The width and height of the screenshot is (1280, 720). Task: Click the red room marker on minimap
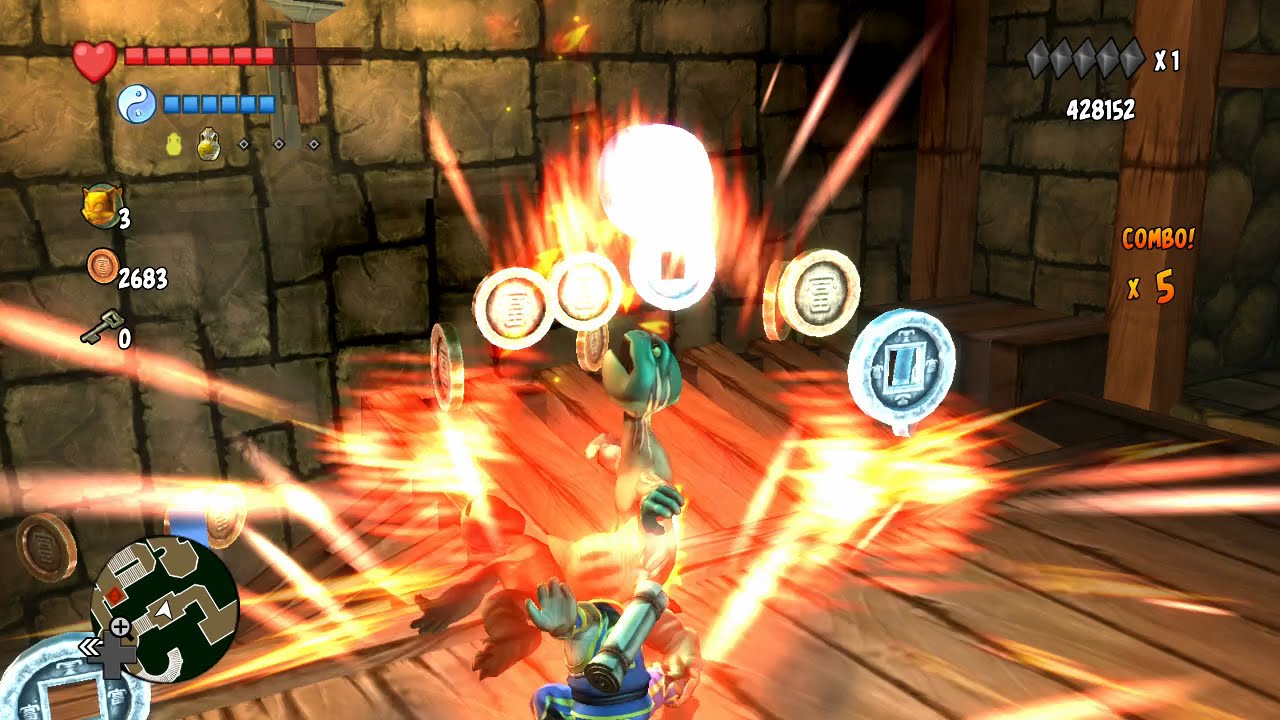point(117,596)
